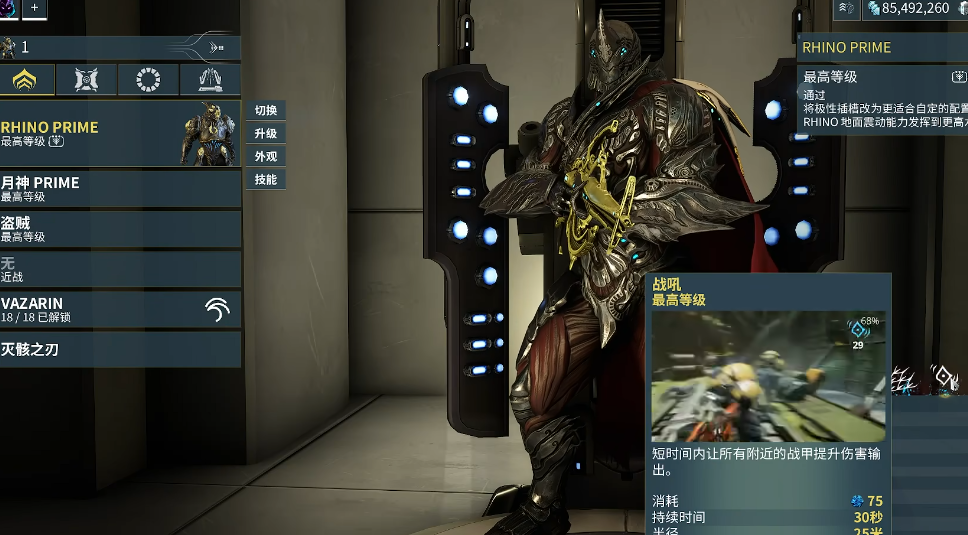Screen dimensions: 968x535
Task: Click the purple helmet icon at top
Action: point(8,8)
